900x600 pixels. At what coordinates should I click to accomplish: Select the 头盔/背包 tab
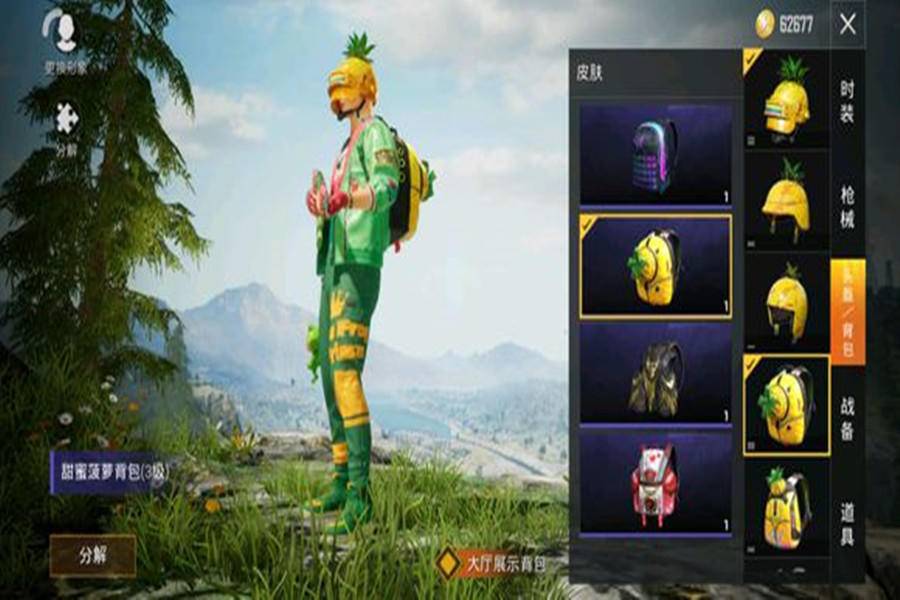(847, 310)
